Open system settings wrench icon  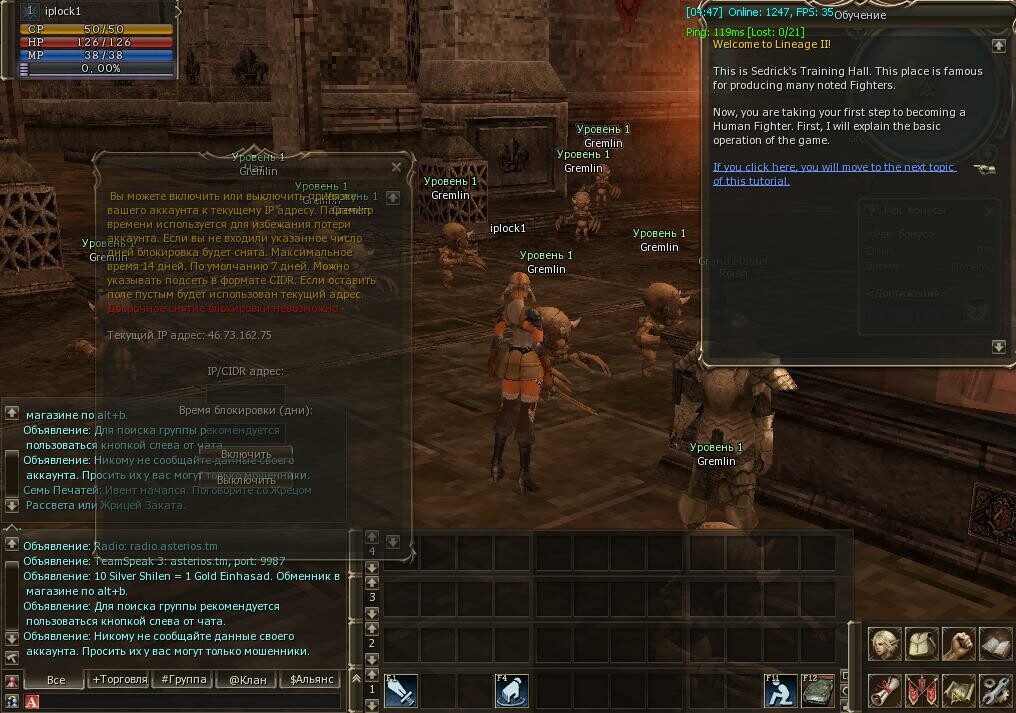pos(995,691)
